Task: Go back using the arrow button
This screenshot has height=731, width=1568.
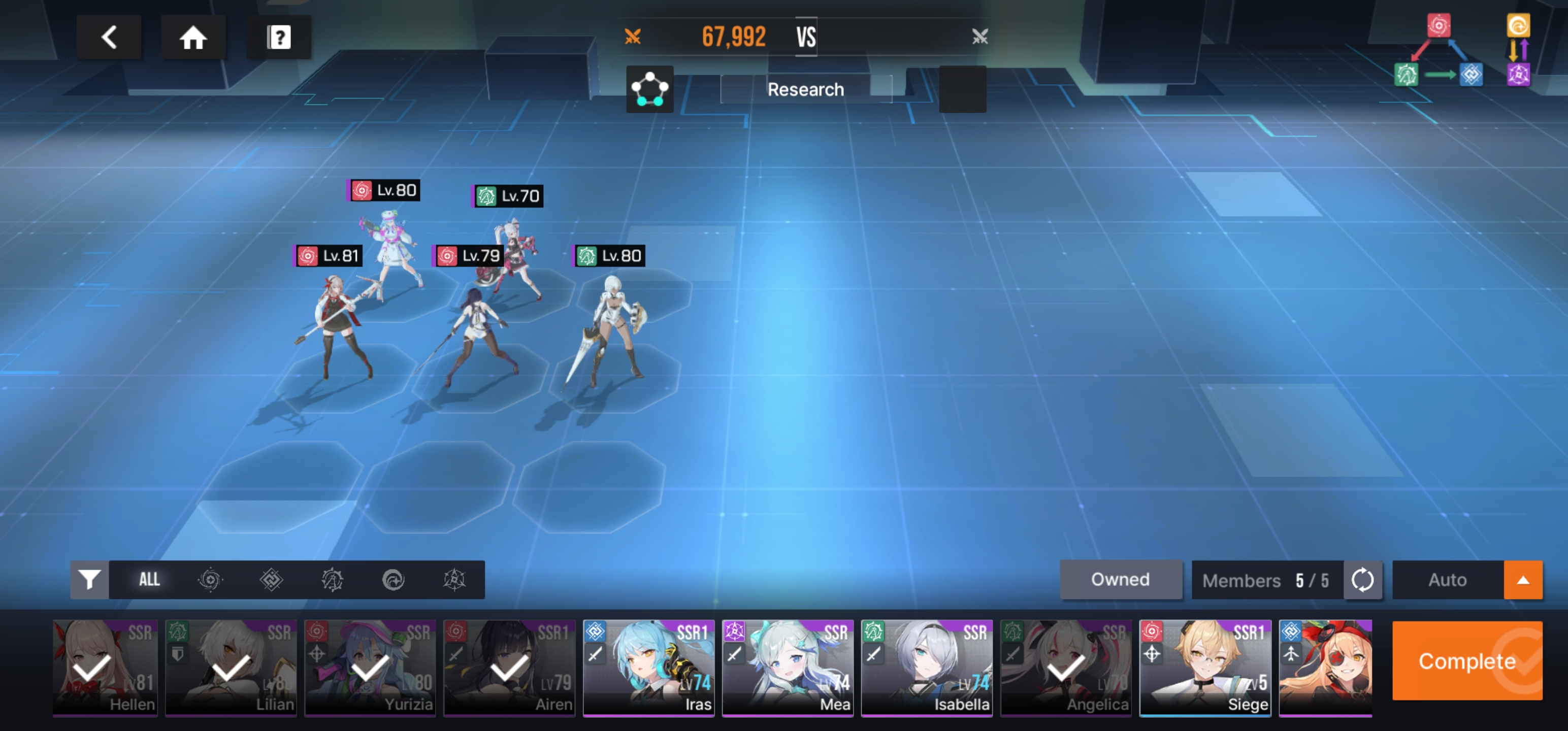Action: (x=109, y=38)
